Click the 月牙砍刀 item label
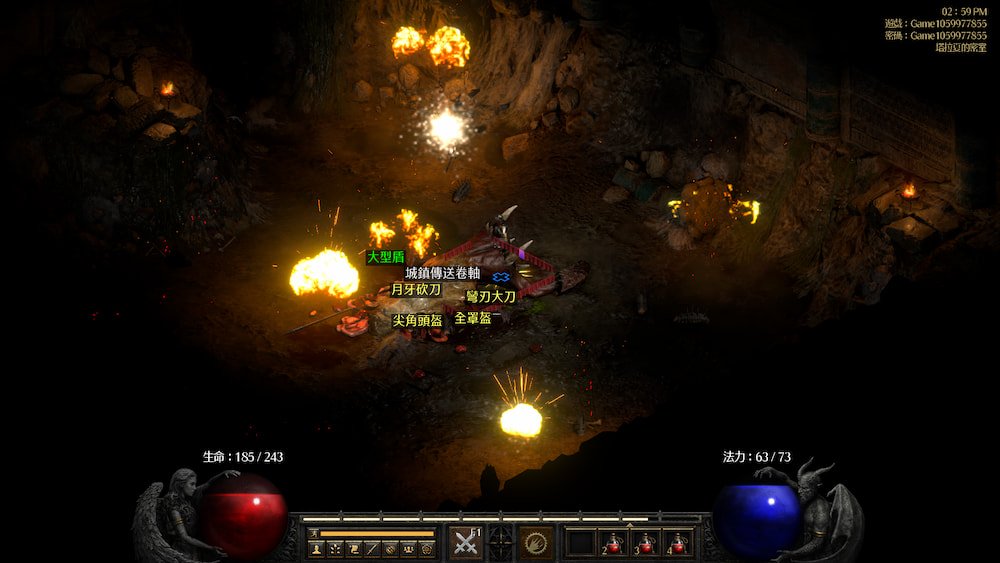The height and width of the screenshot is (563, 1000). [x=415, y=290]
